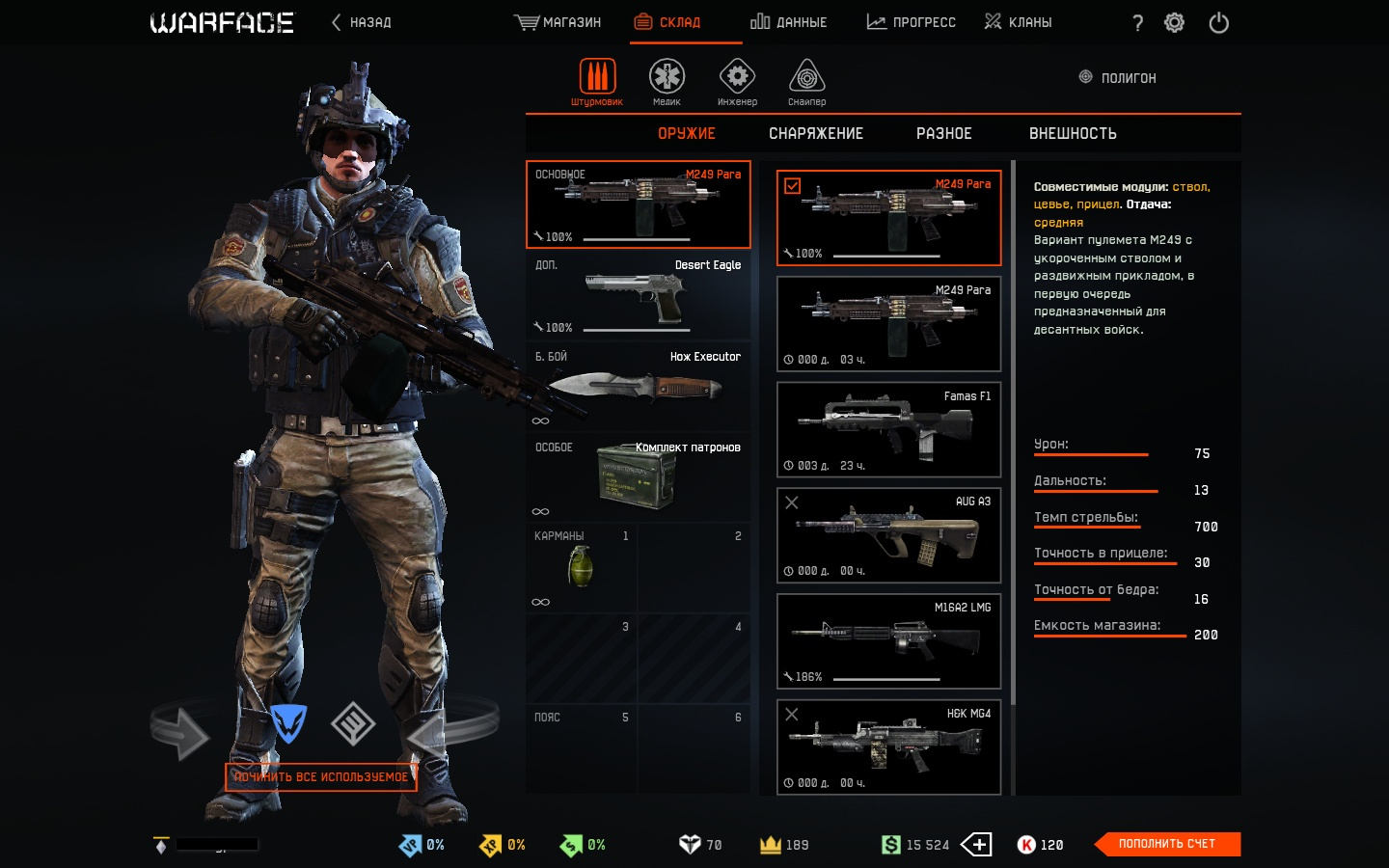Viewport: 1389px width, 868px height.
Task: Choose the Famas F1 from the list
Action: pos(888,429)
